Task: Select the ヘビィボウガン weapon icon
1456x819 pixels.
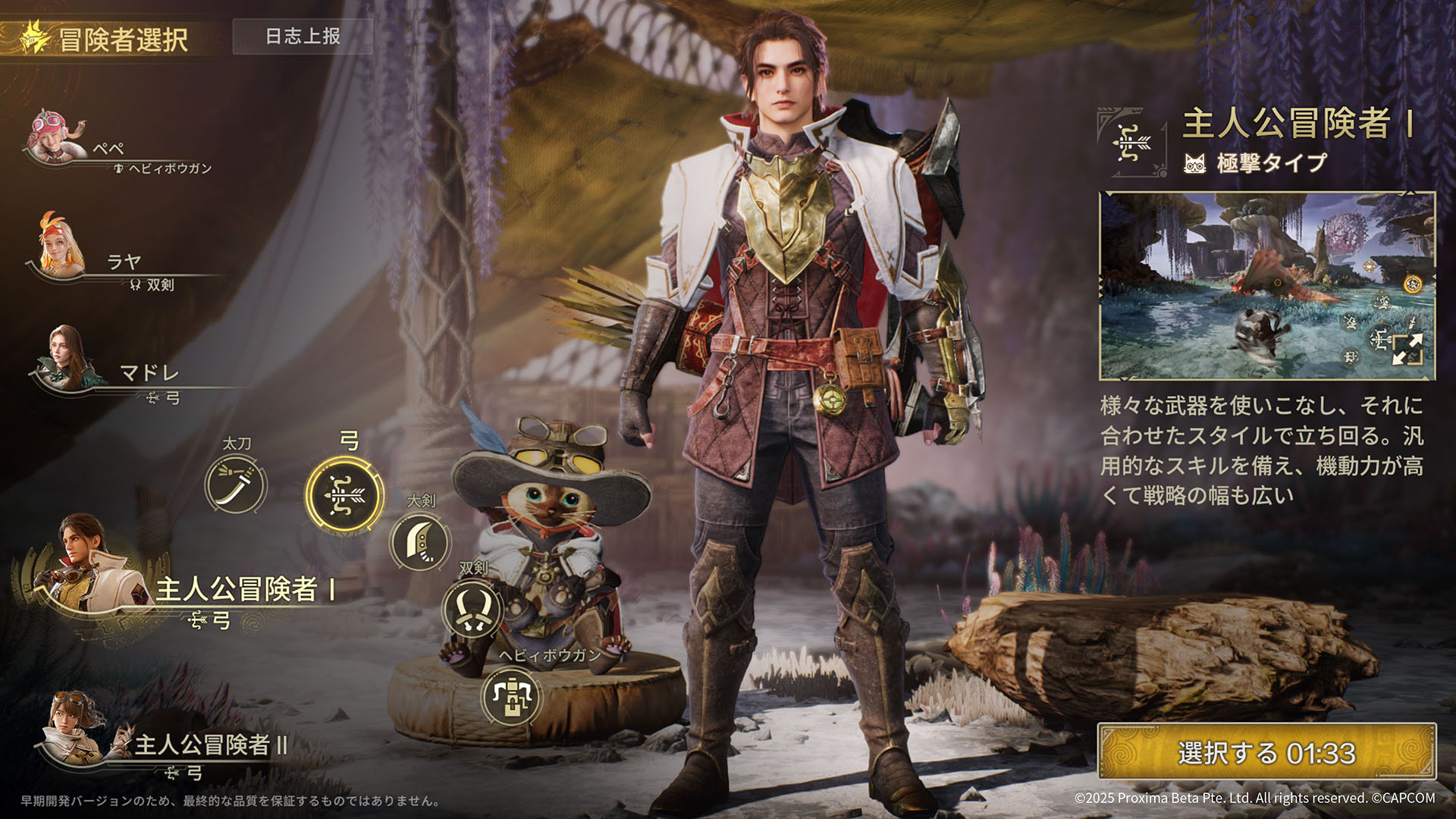Action: 512,695
